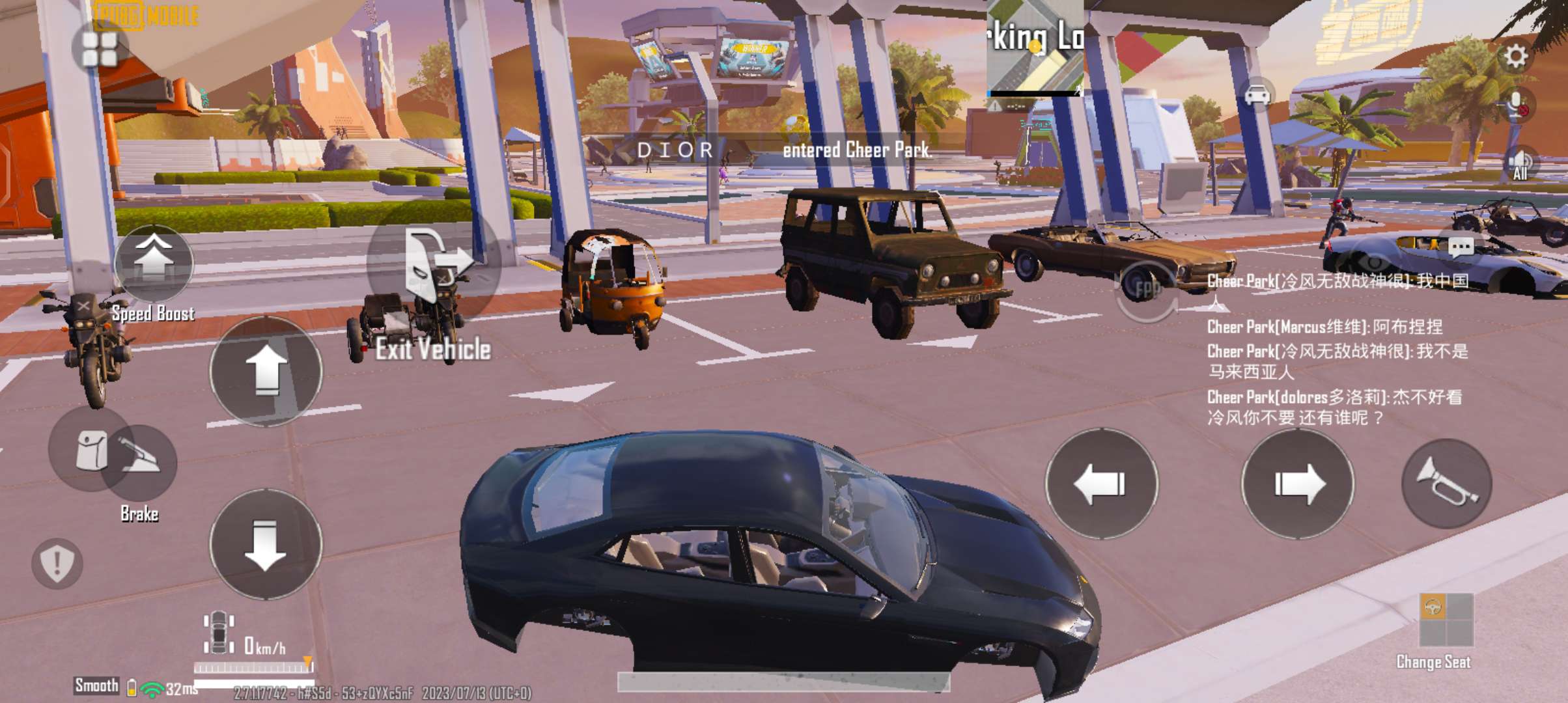Mute the voice chat microphone
1568x703 pixels.
click(1519, 102)
